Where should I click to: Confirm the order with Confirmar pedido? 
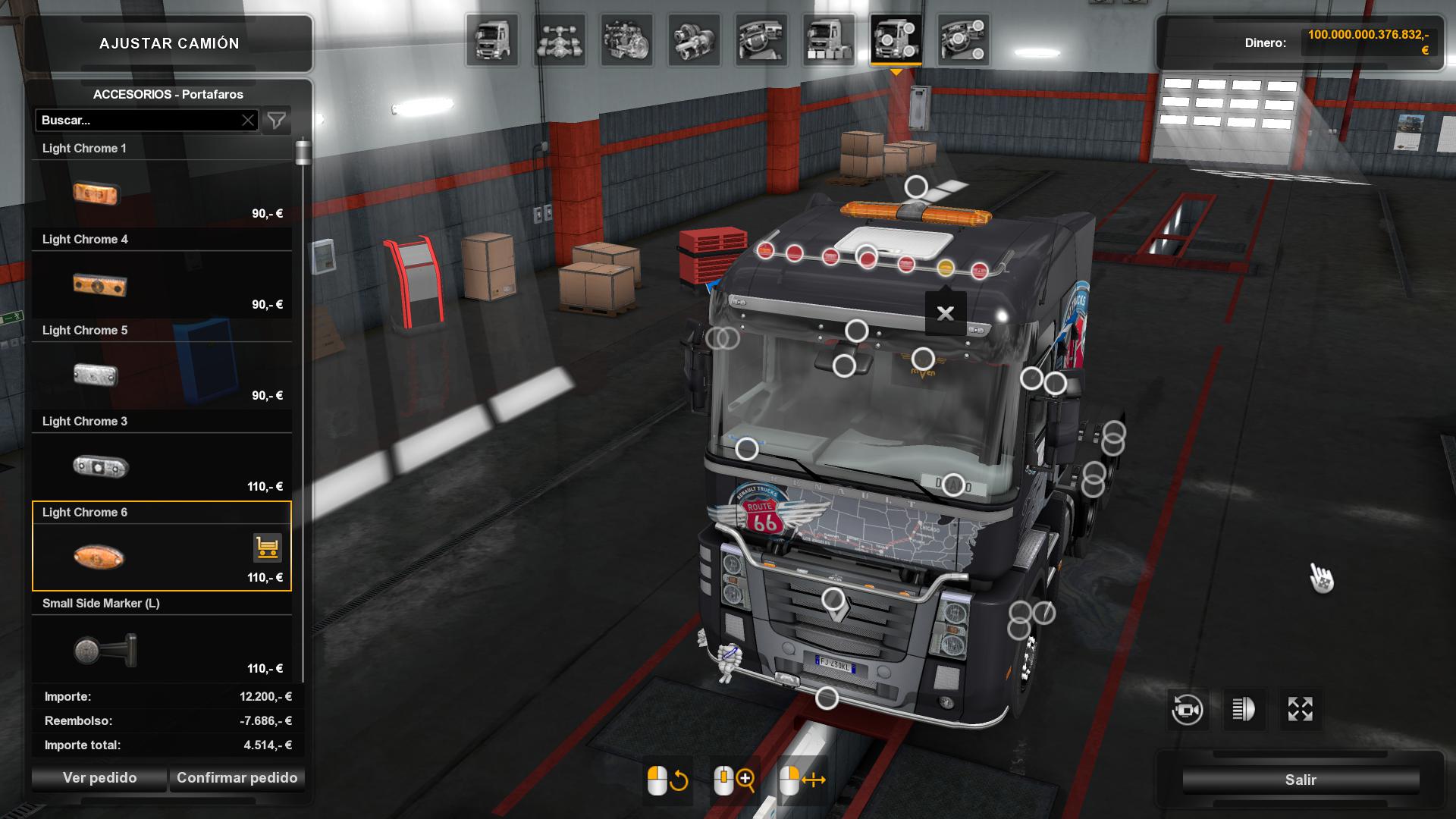click(237, 778)
